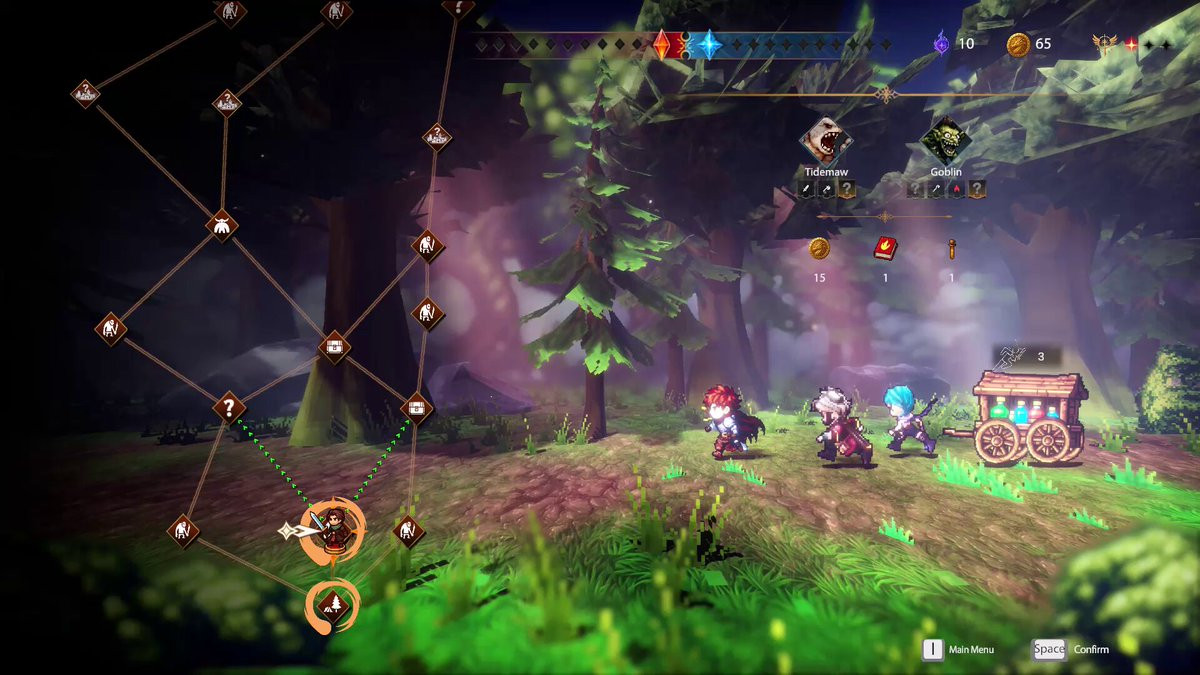The image size is (1200, 675).
Task: Inspect the gold coin reward icon
Action: [820, 249]
